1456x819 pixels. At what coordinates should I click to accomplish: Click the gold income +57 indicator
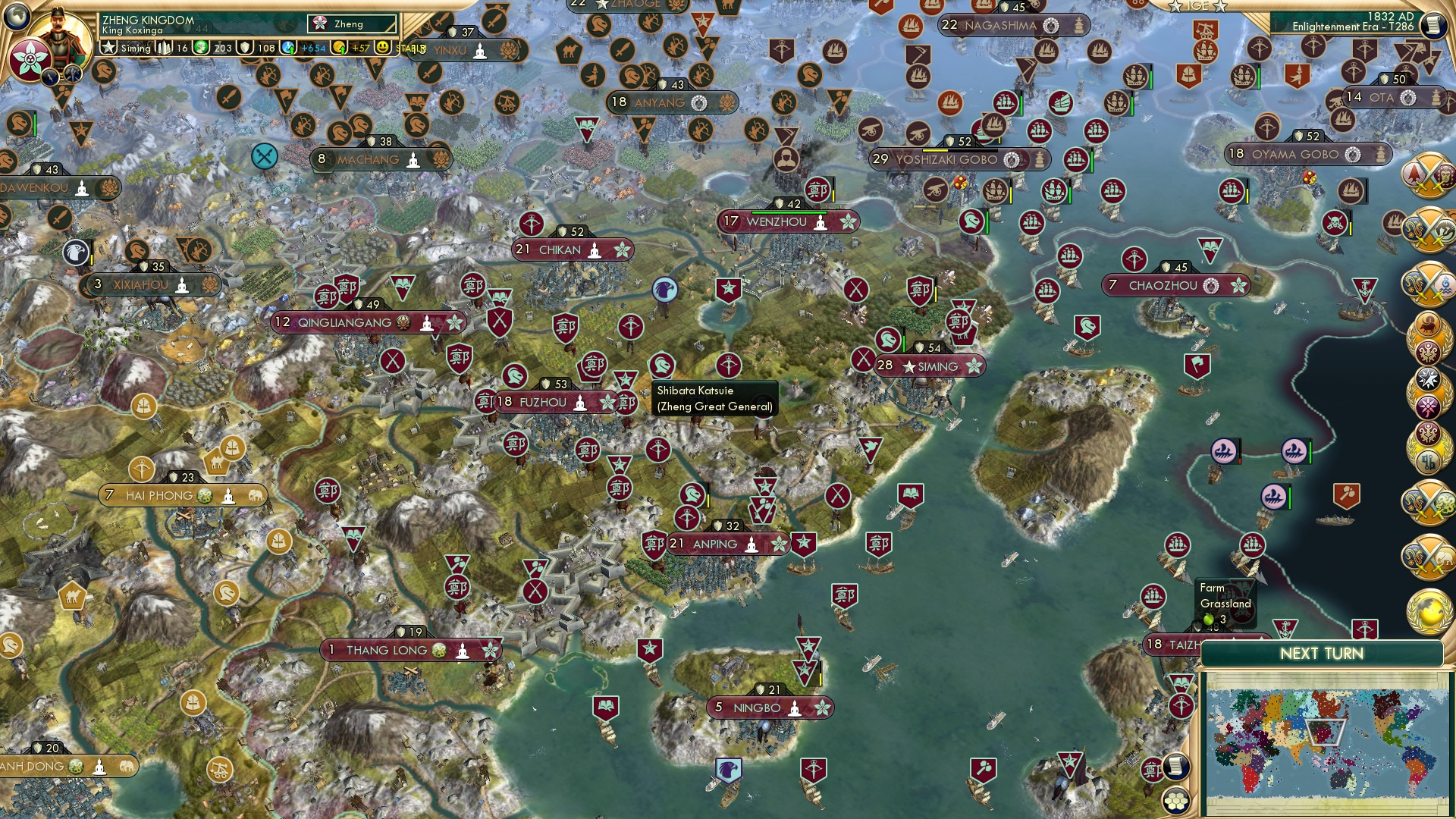351,46
